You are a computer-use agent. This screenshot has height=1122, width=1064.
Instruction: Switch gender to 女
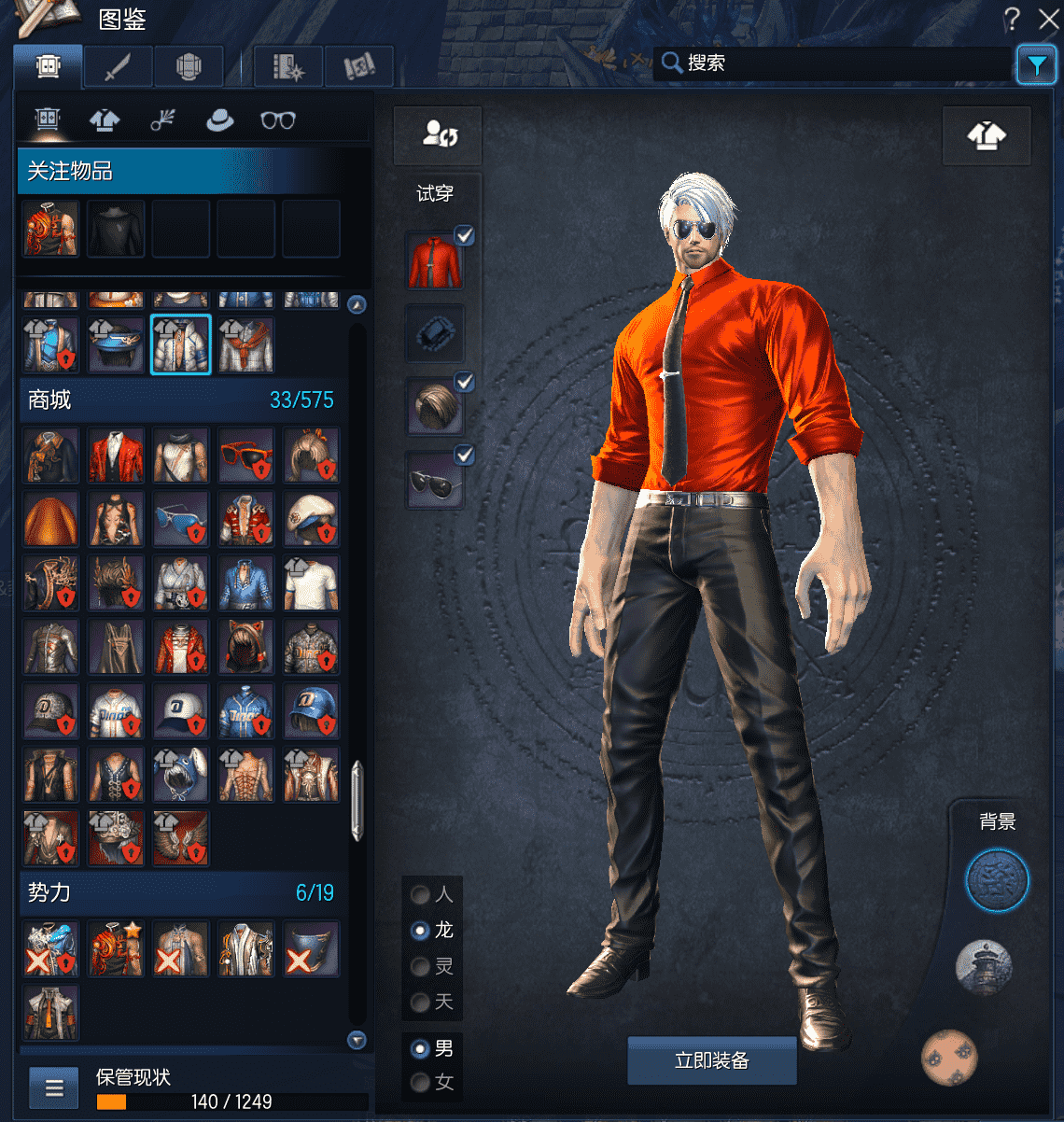tap(421, 1082)
